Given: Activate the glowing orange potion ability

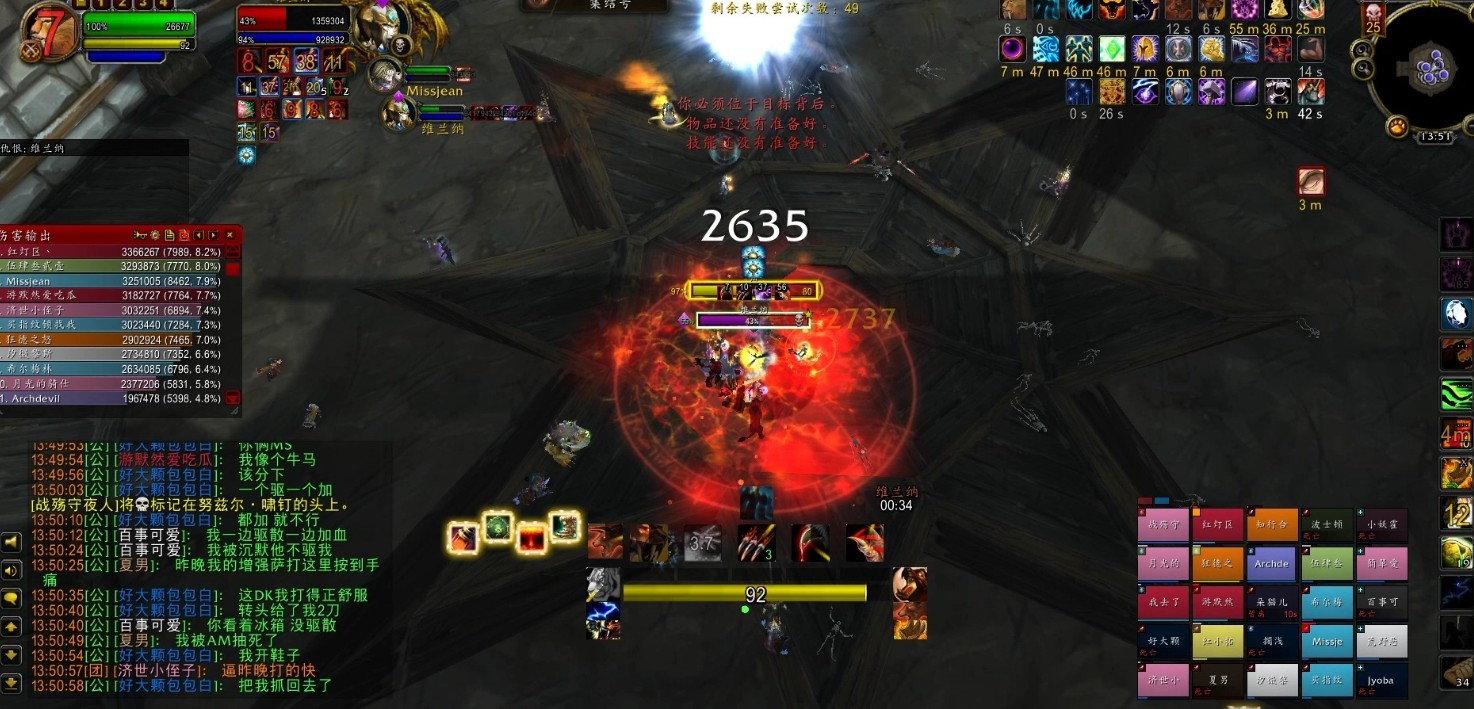Looking at the screenshot, I should point(462,538).
